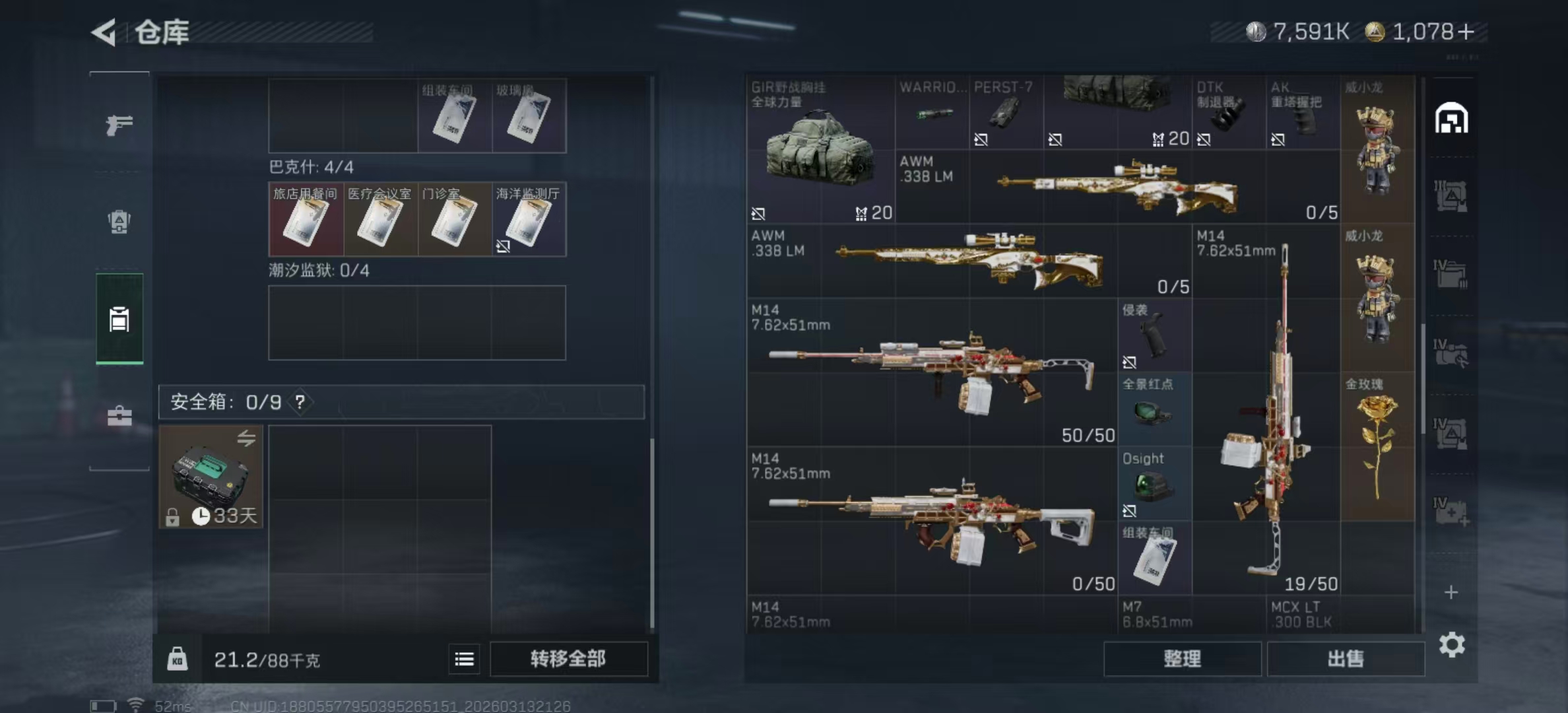Show the 安全箱 help question mark

click(x=300, y=402)
